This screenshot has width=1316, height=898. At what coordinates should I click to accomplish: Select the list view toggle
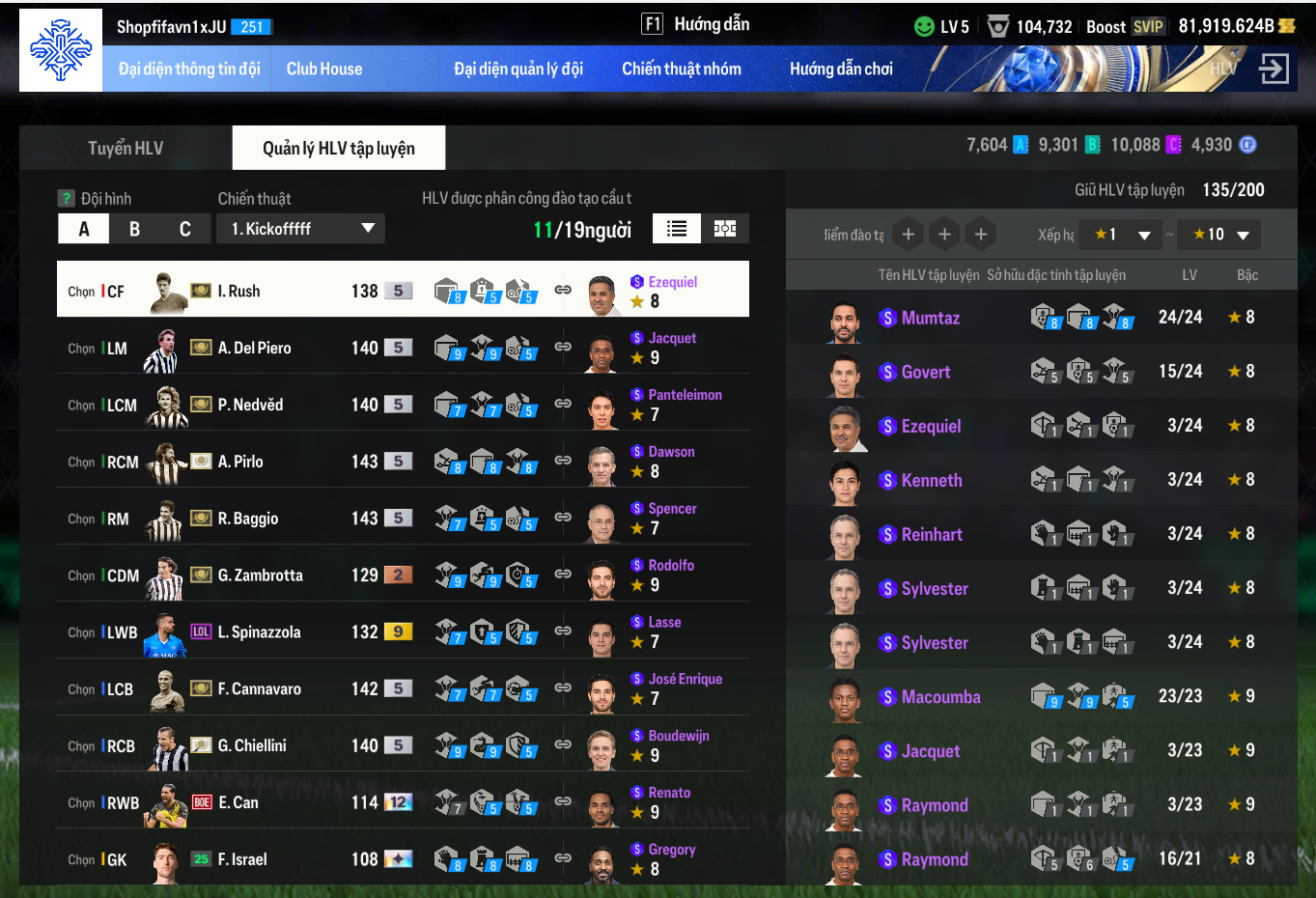(677, 229)
